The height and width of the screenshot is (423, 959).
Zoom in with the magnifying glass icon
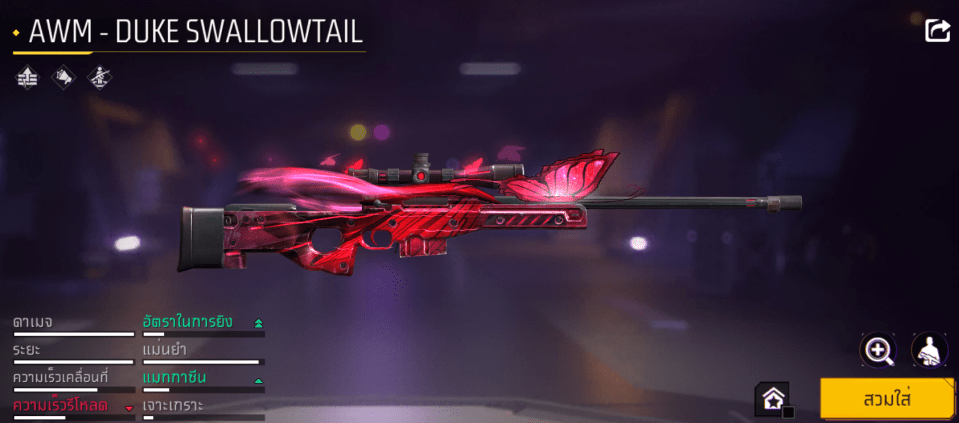click(x=878, y=350)
